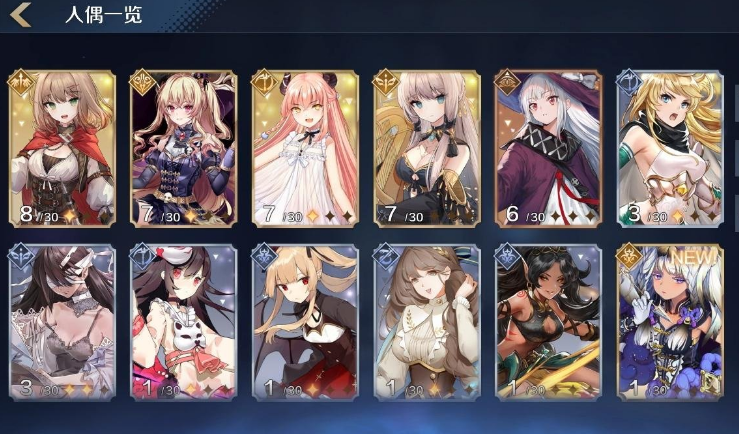Open the card with the rabbit mask
Image resolution: width=739 pixels, height=434 pixels.
pos(183,322)
